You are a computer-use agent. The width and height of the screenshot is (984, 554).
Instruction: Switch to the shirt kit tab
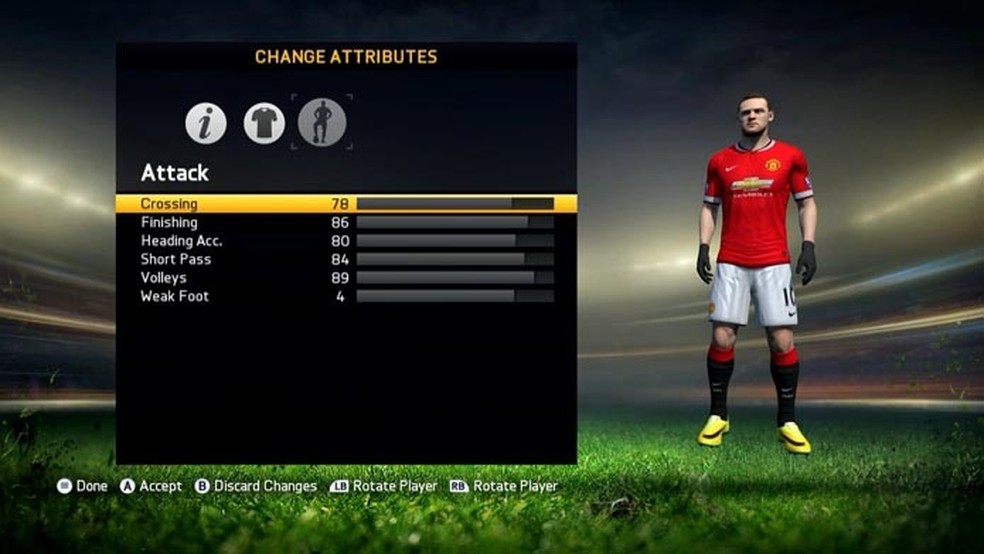click(264, 123)
